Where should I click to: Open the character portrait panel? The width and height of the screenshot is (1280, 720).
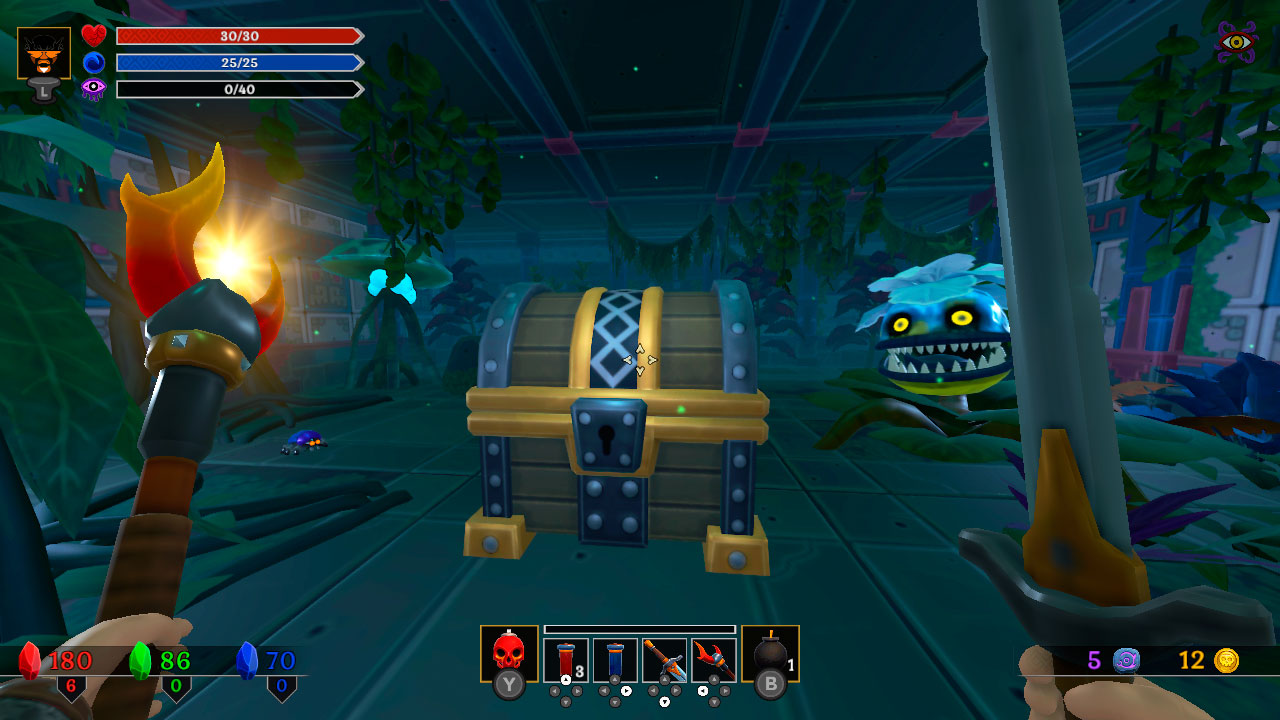[43, 50]
